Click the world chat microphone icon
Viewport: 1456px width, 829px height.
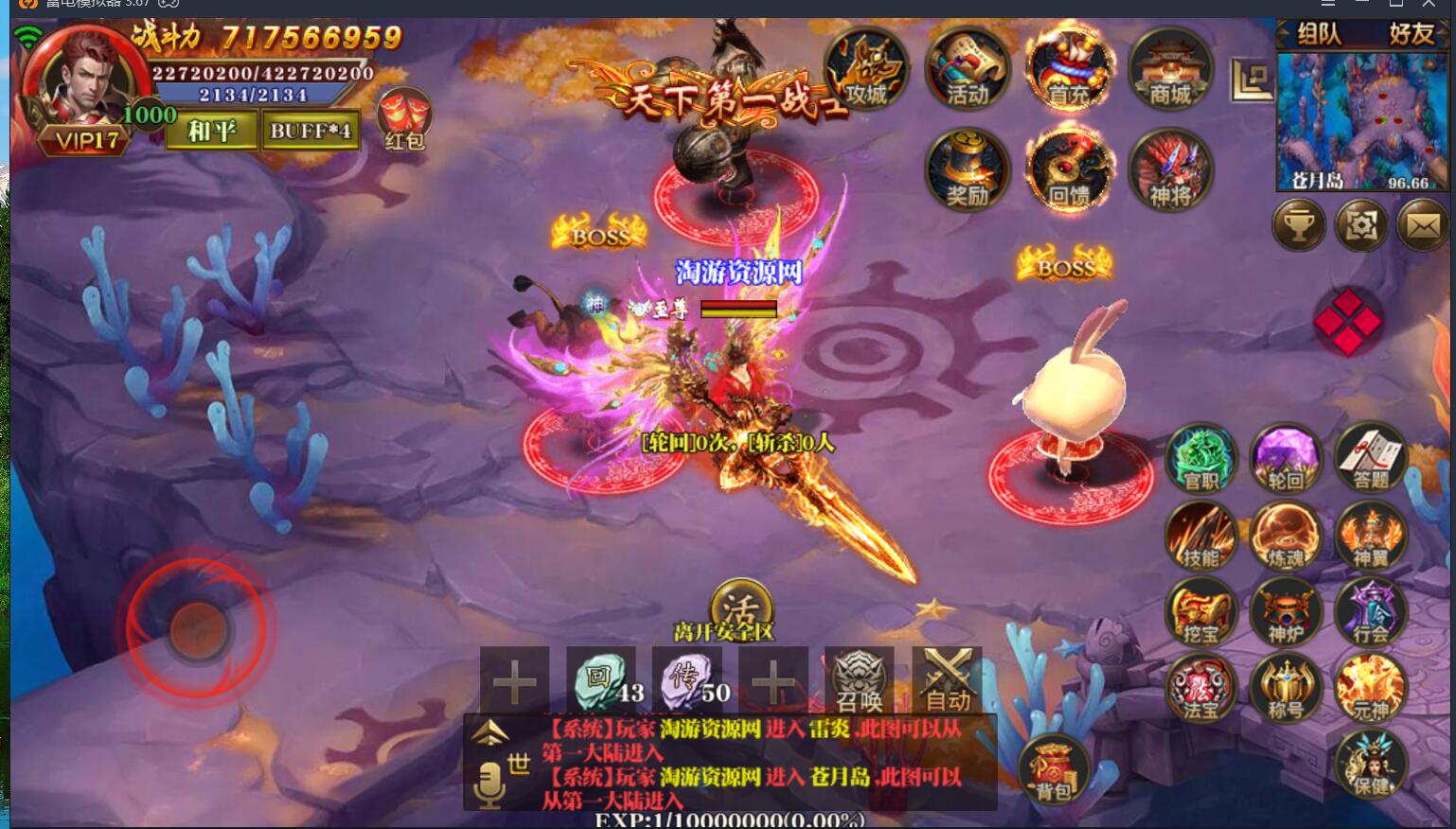(x=489, y=785)
